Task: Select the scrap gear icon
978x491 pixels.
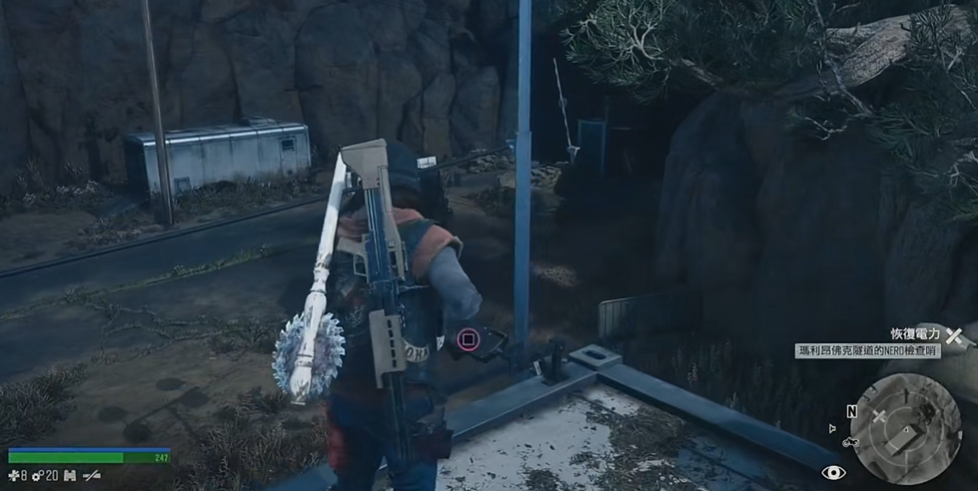Action: pyautogui.click(x=37, y=476)
